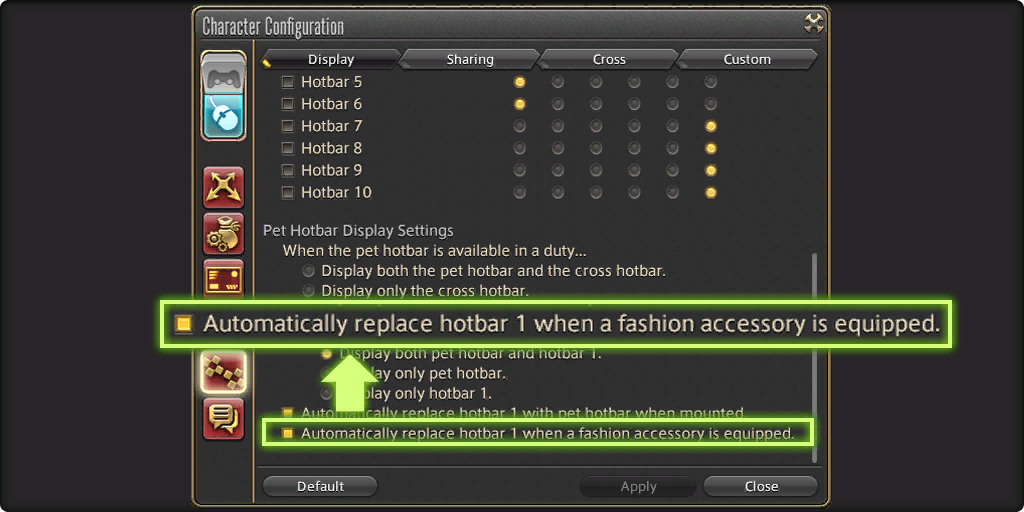Switch to the Display tab
This screenshot has width=1024, height=512.
point(331,60)
